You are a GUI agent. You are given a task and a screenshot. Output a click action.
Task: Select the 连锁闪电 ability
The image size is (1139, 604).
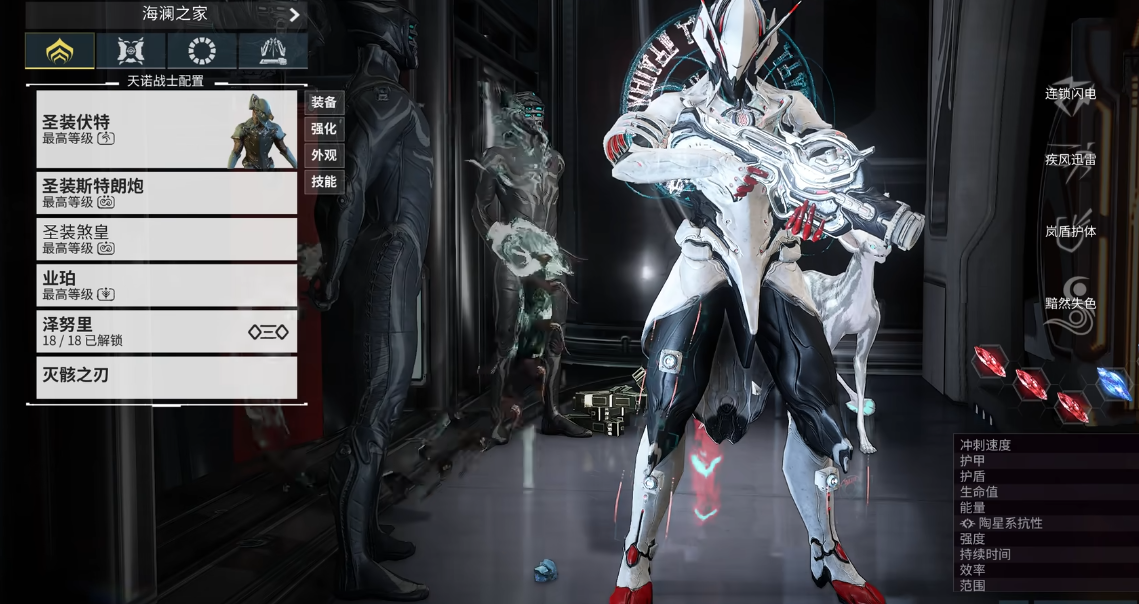tap(1070, 93)
